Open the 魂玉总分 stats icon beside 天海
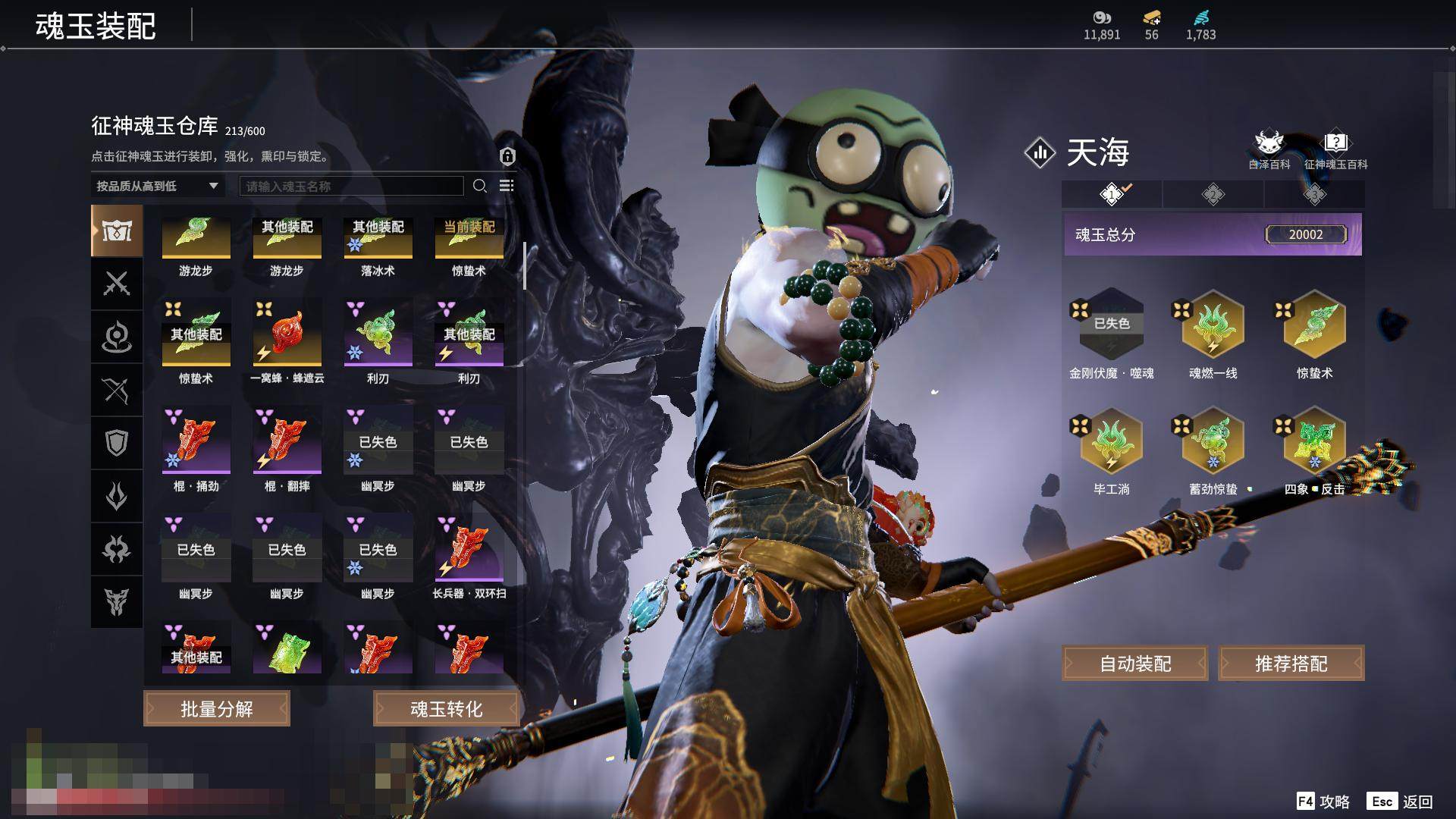The image size is (1456, 819). tap(1040, 152)
